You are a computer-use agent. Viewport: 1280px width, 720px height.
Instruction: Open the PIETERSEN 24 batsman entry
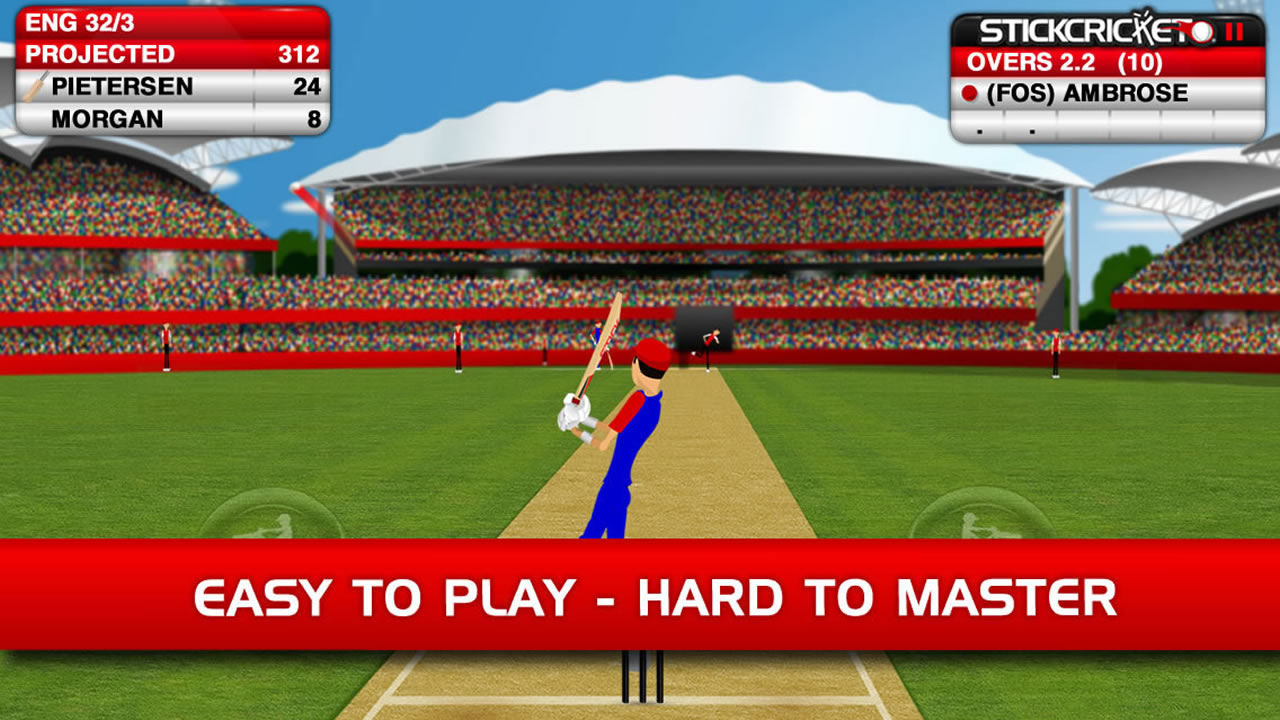170,86
